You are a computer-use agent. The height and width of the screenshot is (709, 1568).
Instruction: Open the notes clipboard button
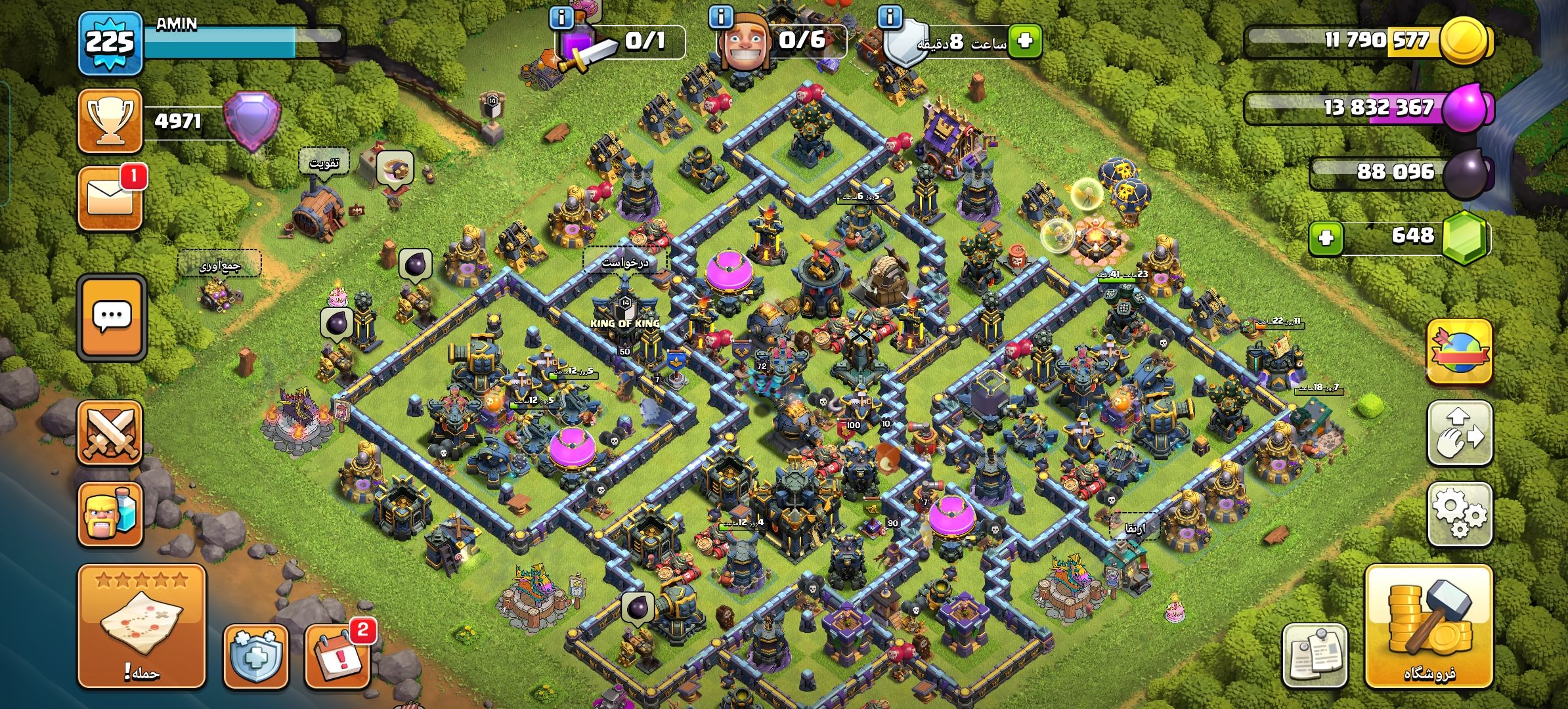pos(1315,656)
